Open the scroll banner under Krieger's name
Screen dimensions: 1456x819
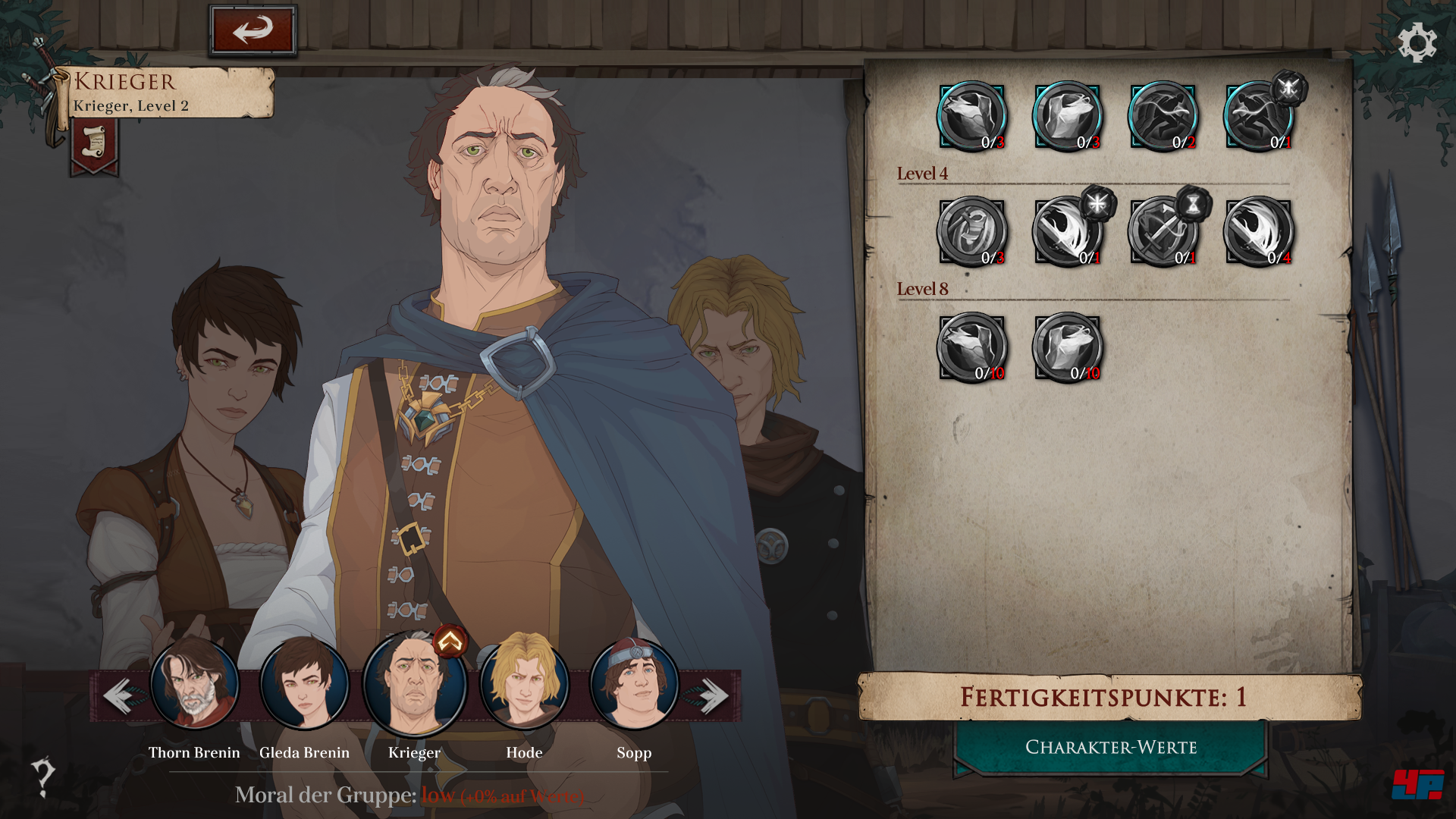[x=94, y=144]
